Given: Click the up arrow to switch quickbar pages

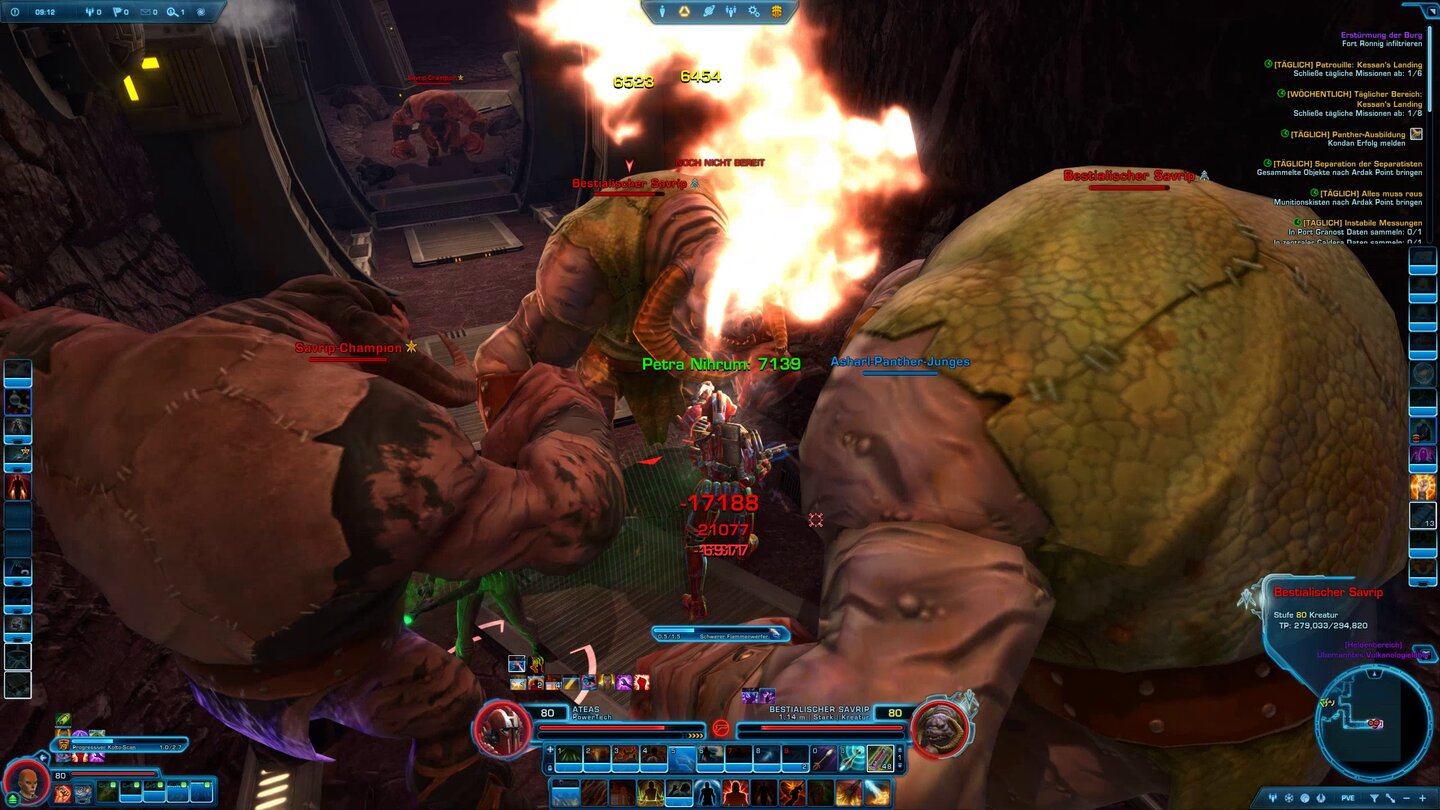Looking at the screenshot, I should pos(899,750).
